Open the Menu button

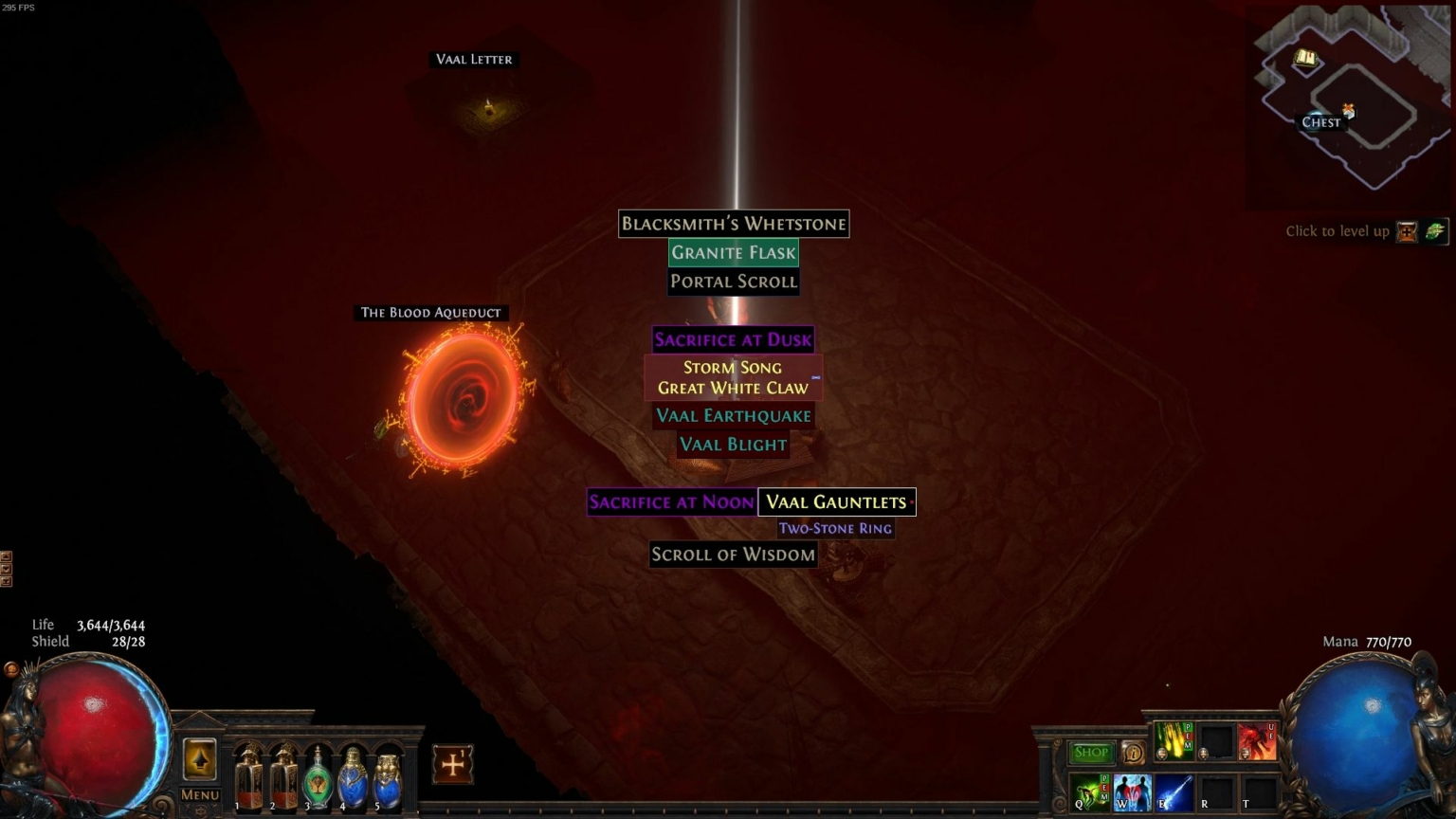click(x=199, y=794)
